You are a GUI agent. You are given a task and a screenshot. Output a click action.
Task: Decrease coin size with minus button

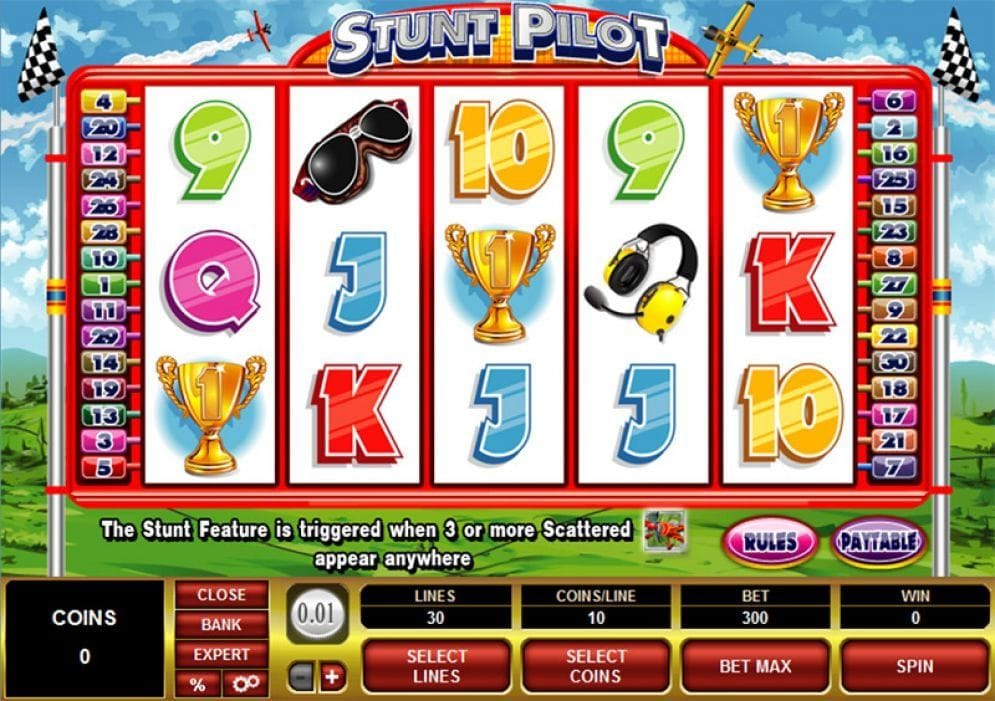[301, 677]
